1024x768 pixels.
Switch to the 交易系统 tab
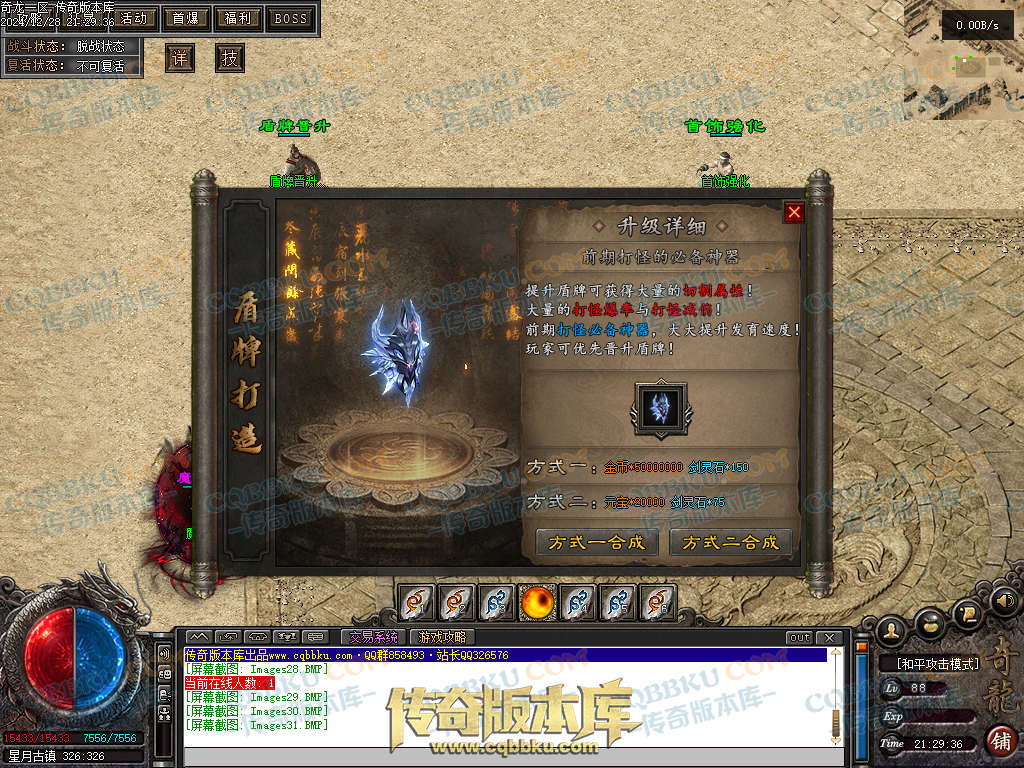pos(372,637)
